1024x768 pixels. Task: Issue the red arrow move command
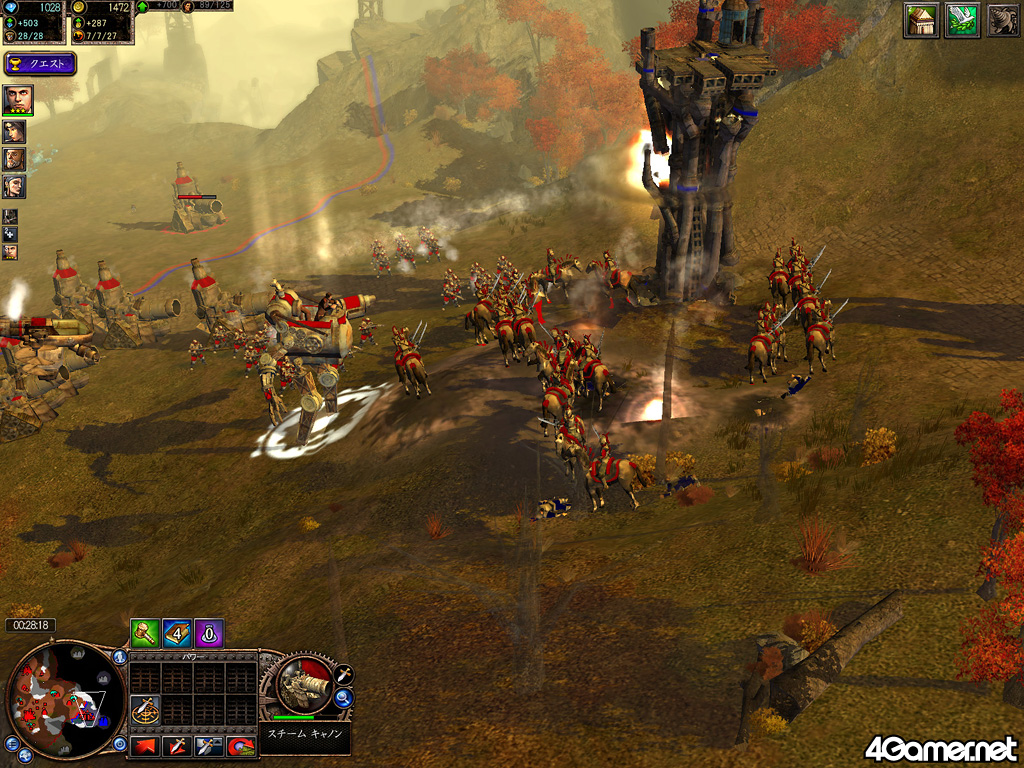(x=146, y=745)
